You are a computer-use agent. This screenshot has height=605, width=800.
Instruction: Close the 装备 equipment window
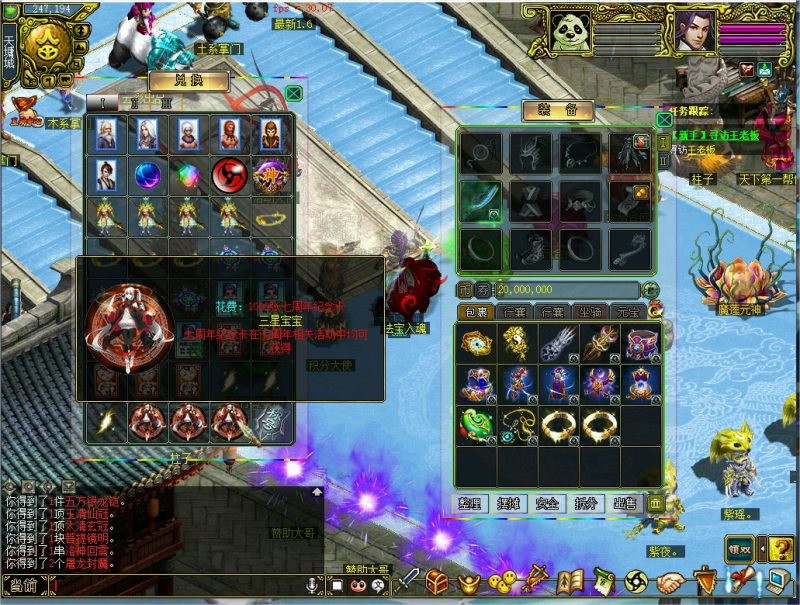tap(664, 119)
